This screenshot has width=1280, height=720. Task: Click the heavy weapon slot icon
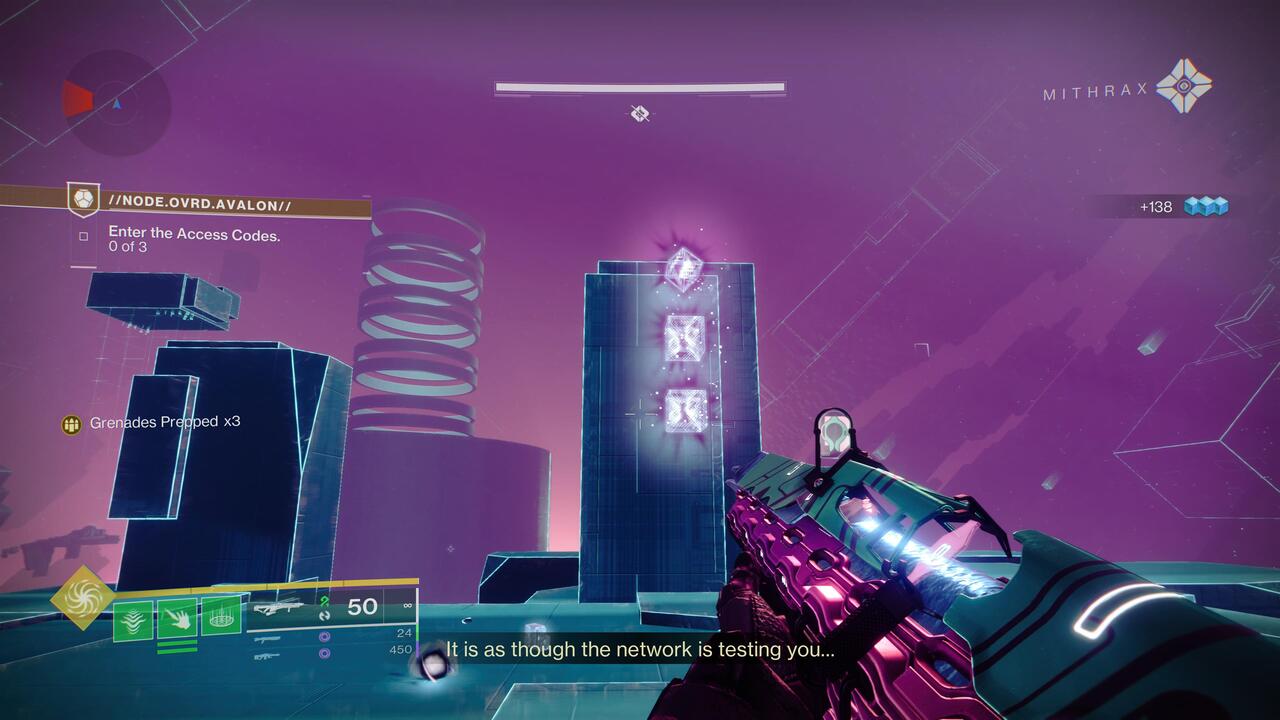tap(266, 656)
